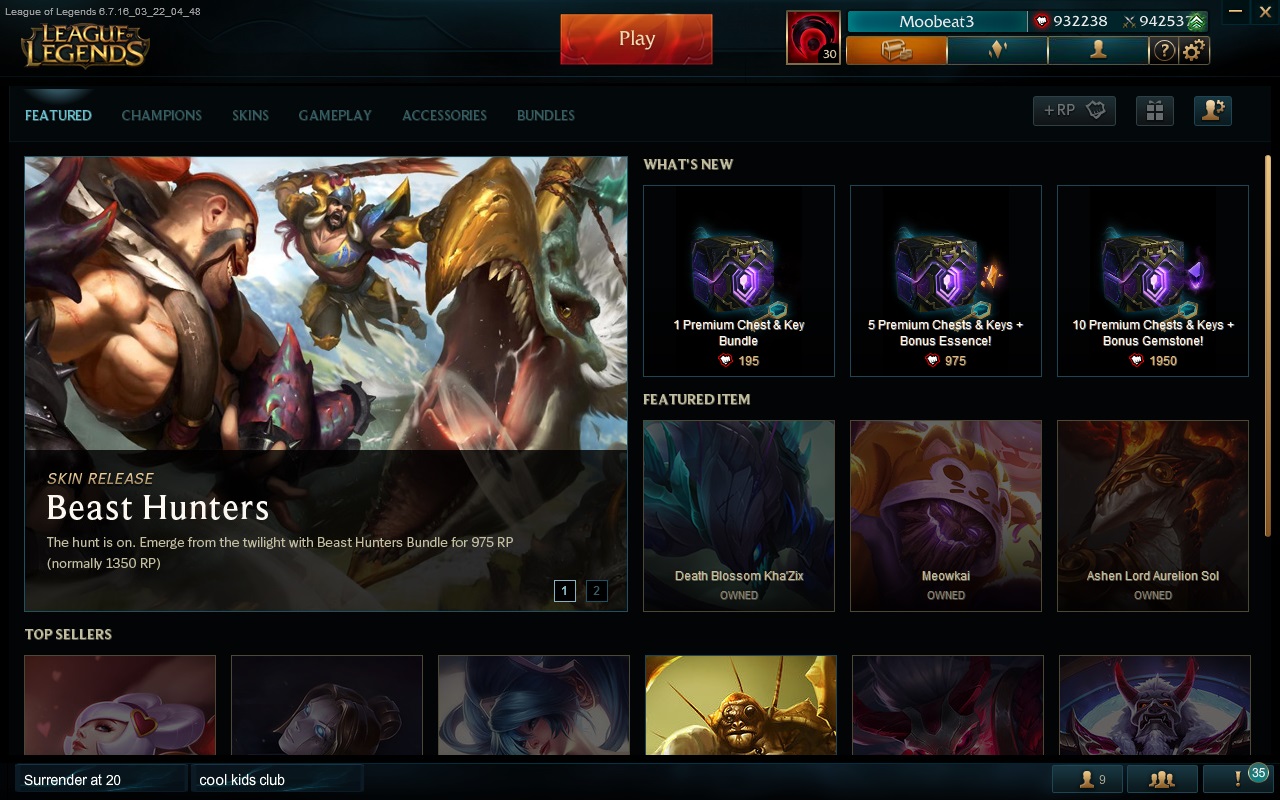Screen dimensions: 1280x800
Task: Switch to the SKINS tab
Action: 250,115
